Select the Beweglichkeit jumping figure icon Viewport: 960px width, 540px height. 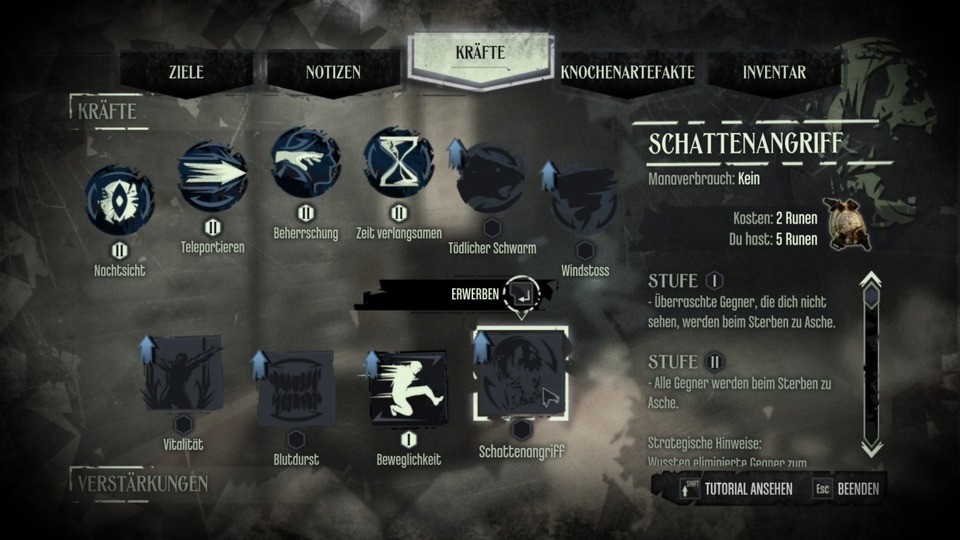[408, 387]
